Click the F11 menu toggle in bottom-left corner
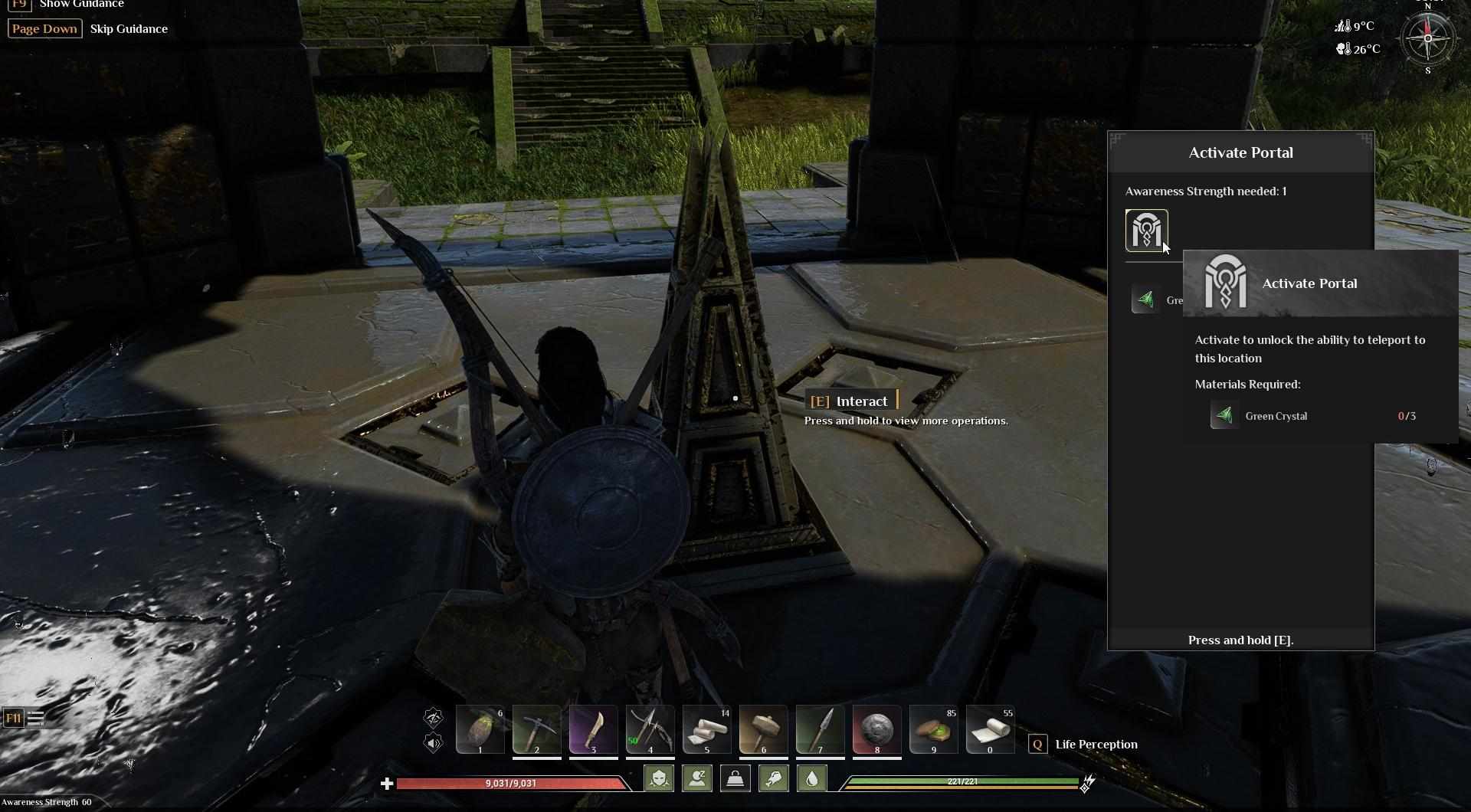The height and width of the screenshot is (812, 1471). tap(14, 718)
